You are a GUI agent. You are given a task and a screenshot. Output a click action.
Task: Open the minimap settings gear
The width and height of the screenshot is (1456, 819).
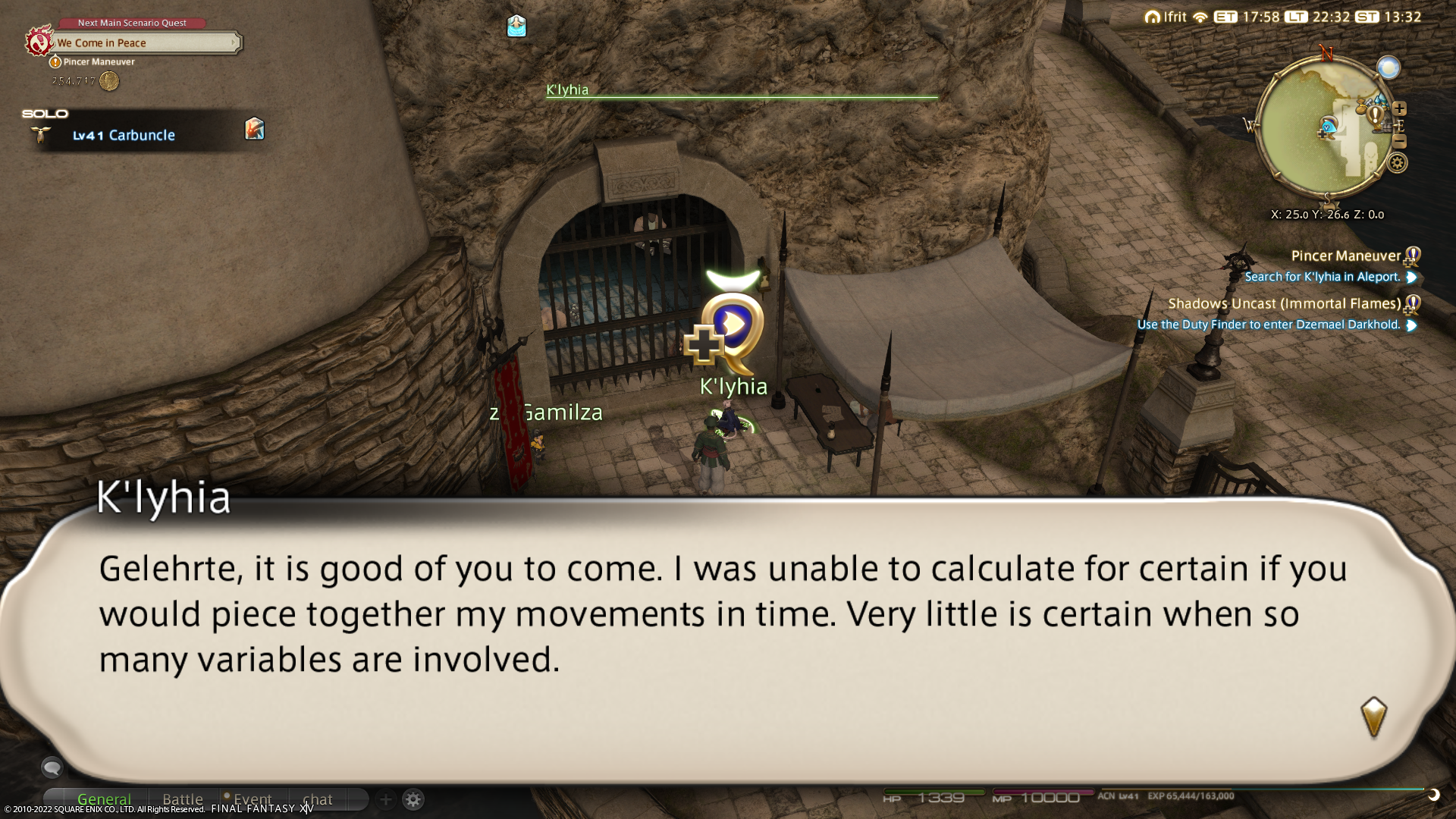coord(1398,163)
